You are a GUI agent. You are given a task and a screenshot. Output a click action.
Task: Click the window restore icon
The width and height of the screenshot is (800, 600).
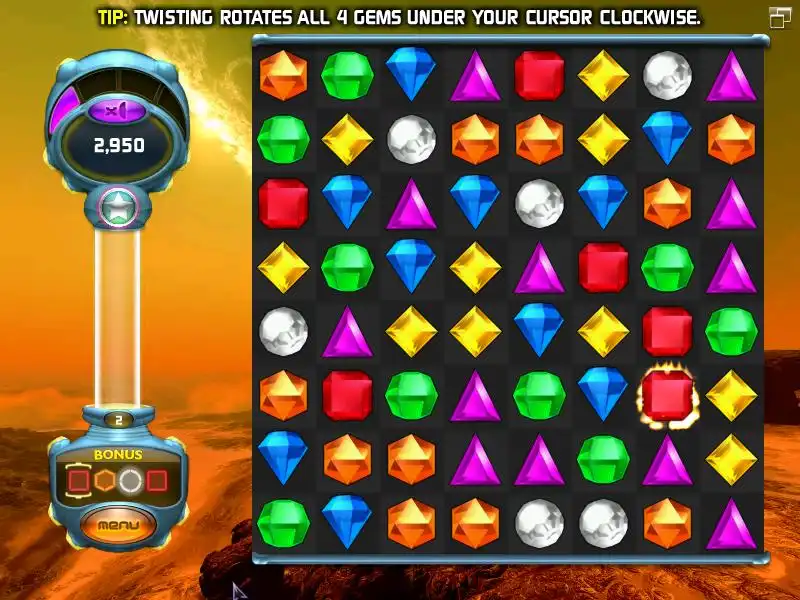780,17
